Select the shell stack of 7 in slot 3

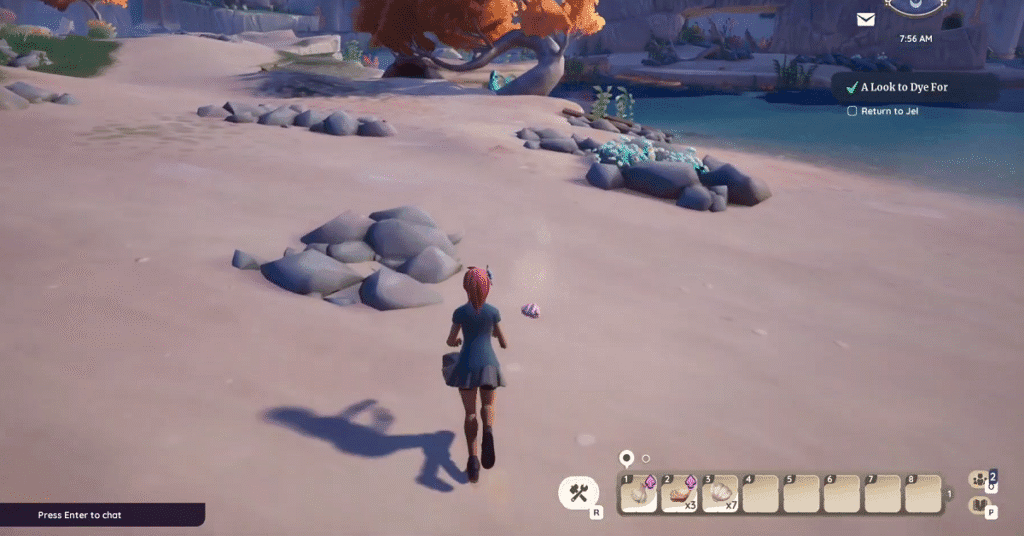pyautogui.click(x=720, y=494)
